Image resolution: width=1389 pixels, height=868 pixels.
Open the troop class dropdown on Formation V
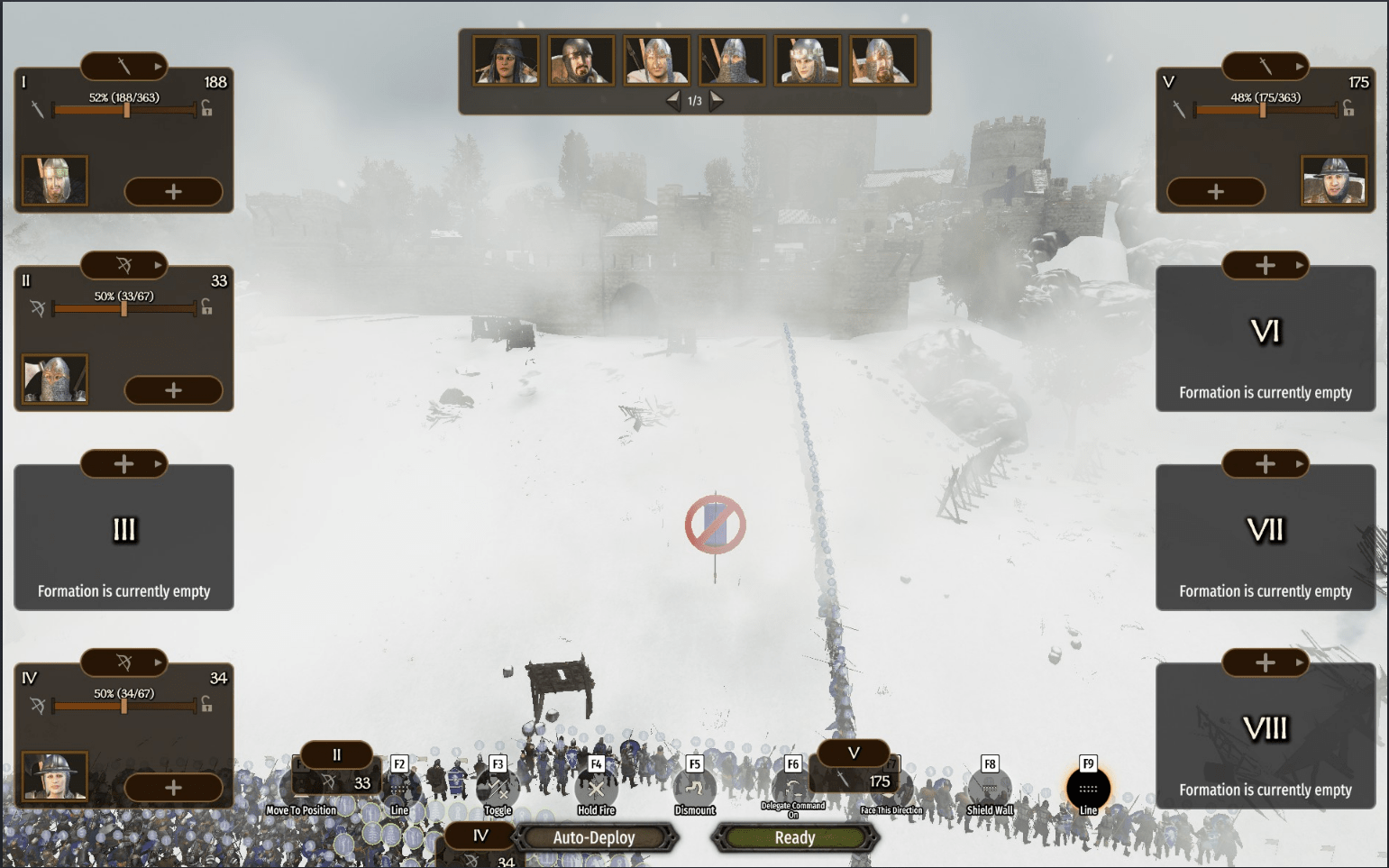pyautogui.click(x=1302, y=65)
